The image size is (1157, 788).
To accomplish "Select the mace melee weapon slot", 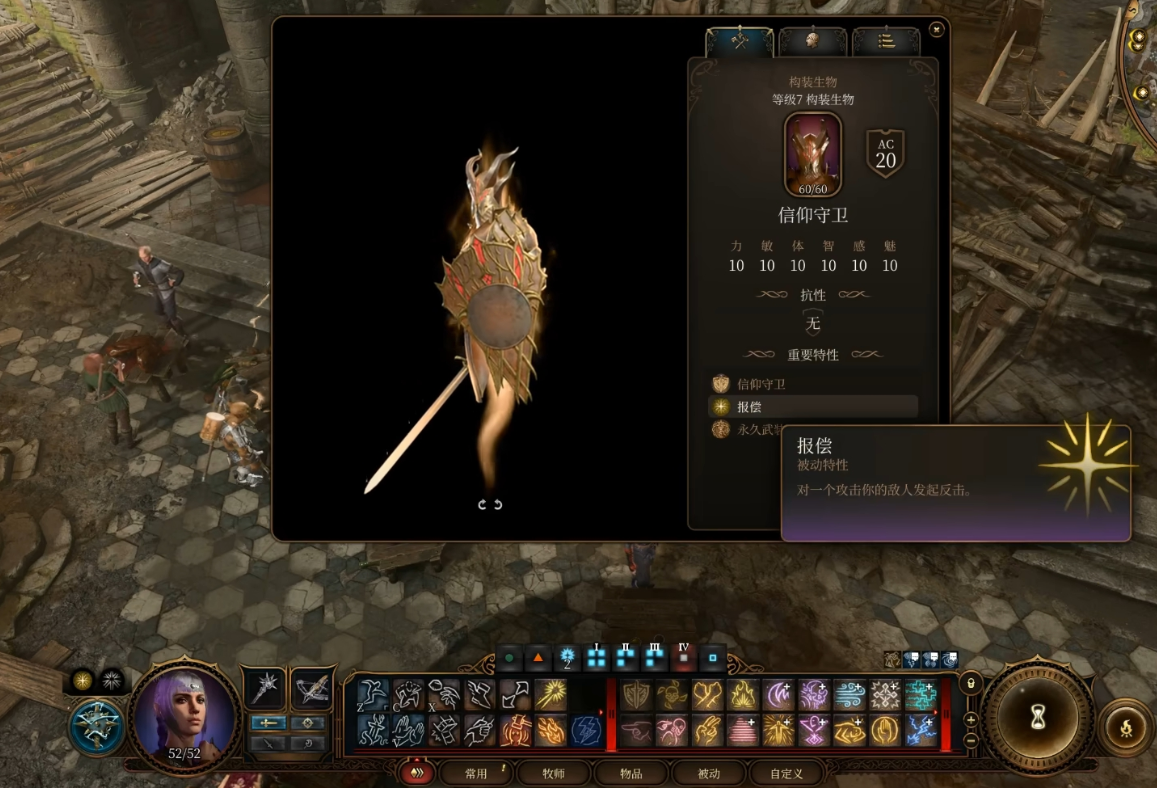I will pyautogui.click(x=265, y=689).
